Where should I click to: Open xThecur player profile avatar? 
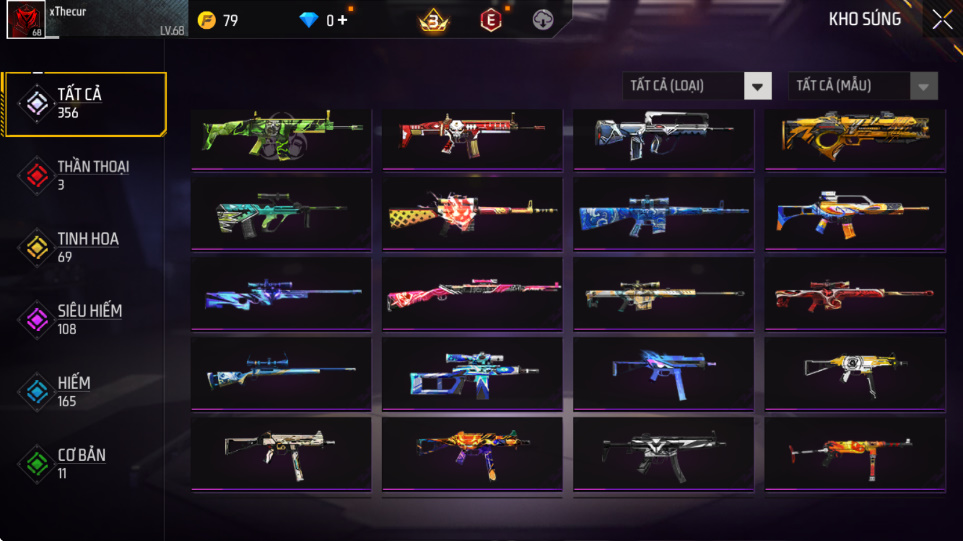25,20
